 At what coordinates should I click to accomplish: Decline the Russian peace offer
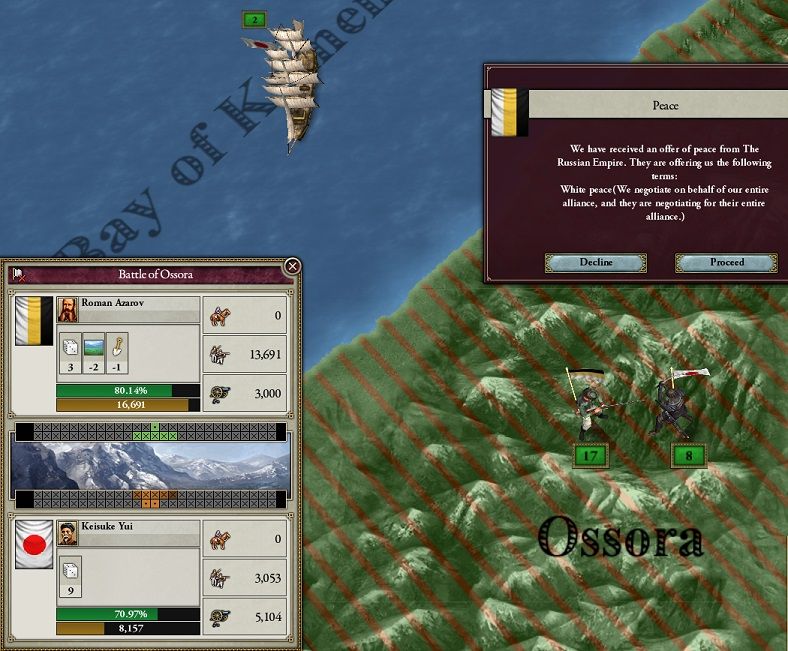coord(595,262)
